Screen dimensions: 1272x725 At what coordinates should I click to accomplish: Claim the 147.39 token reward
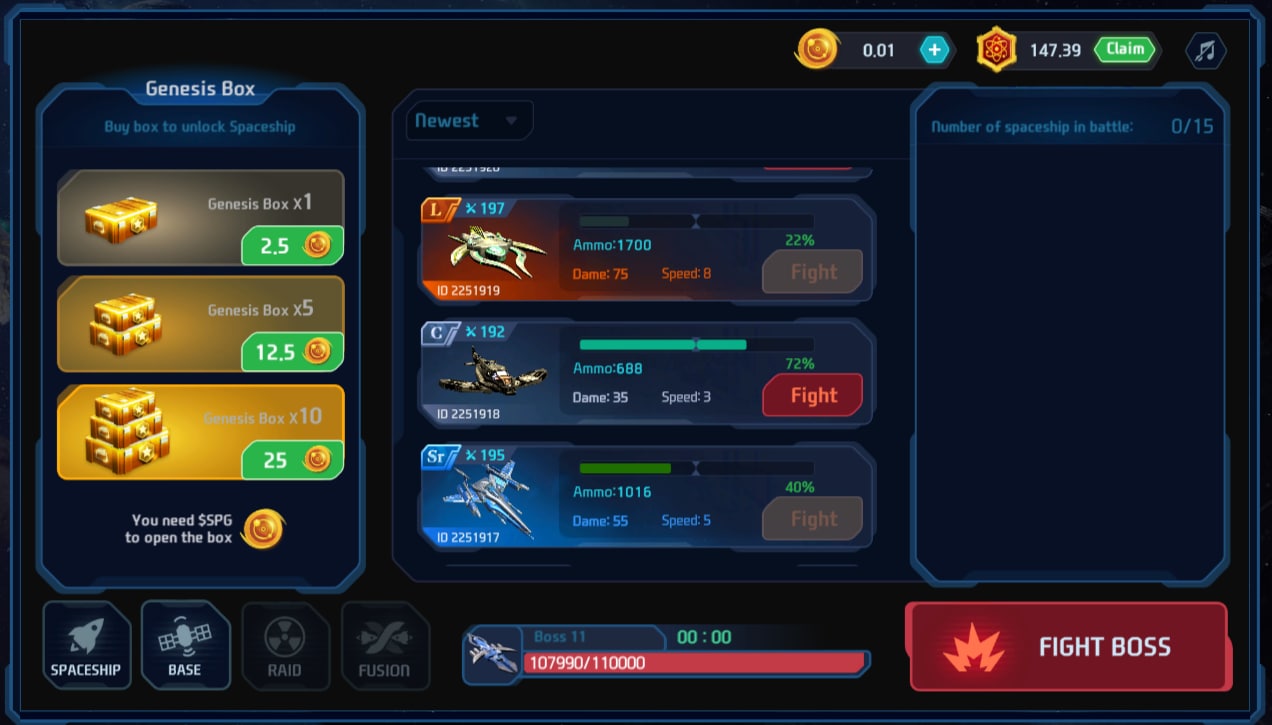[x=1125, y=49]
